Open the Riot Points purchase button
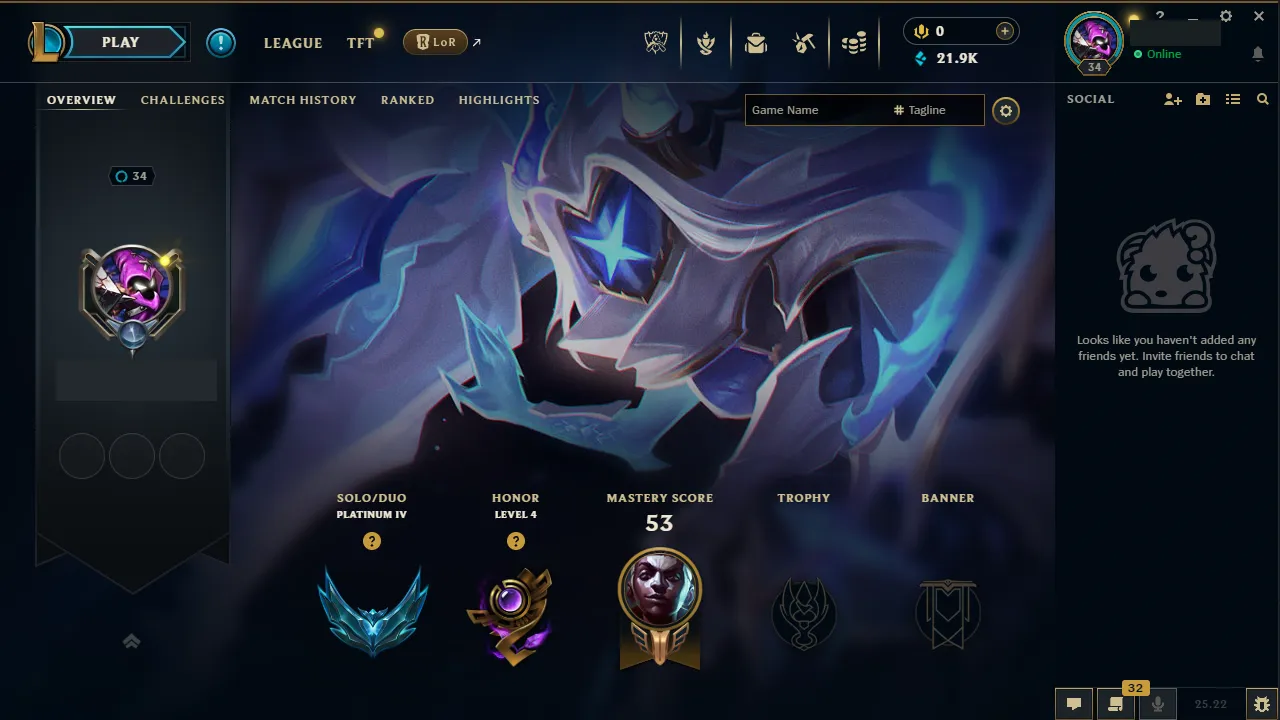The width and height of the screenshot is (1280, 720). pos(1003,31)
